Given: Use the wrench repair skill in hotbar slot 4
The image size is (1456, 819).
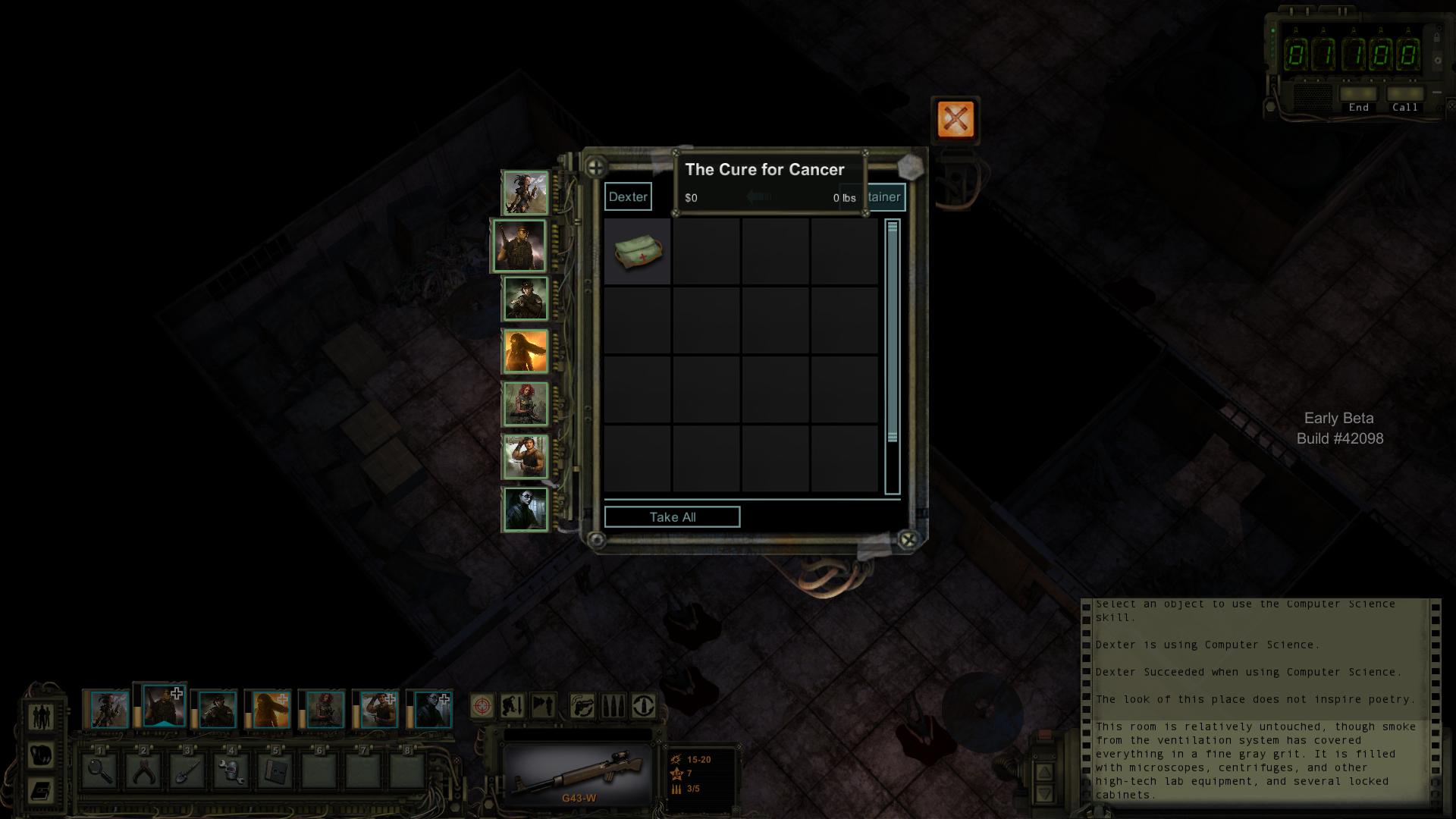Looking at the screenshot, I should tap(232, 772).
